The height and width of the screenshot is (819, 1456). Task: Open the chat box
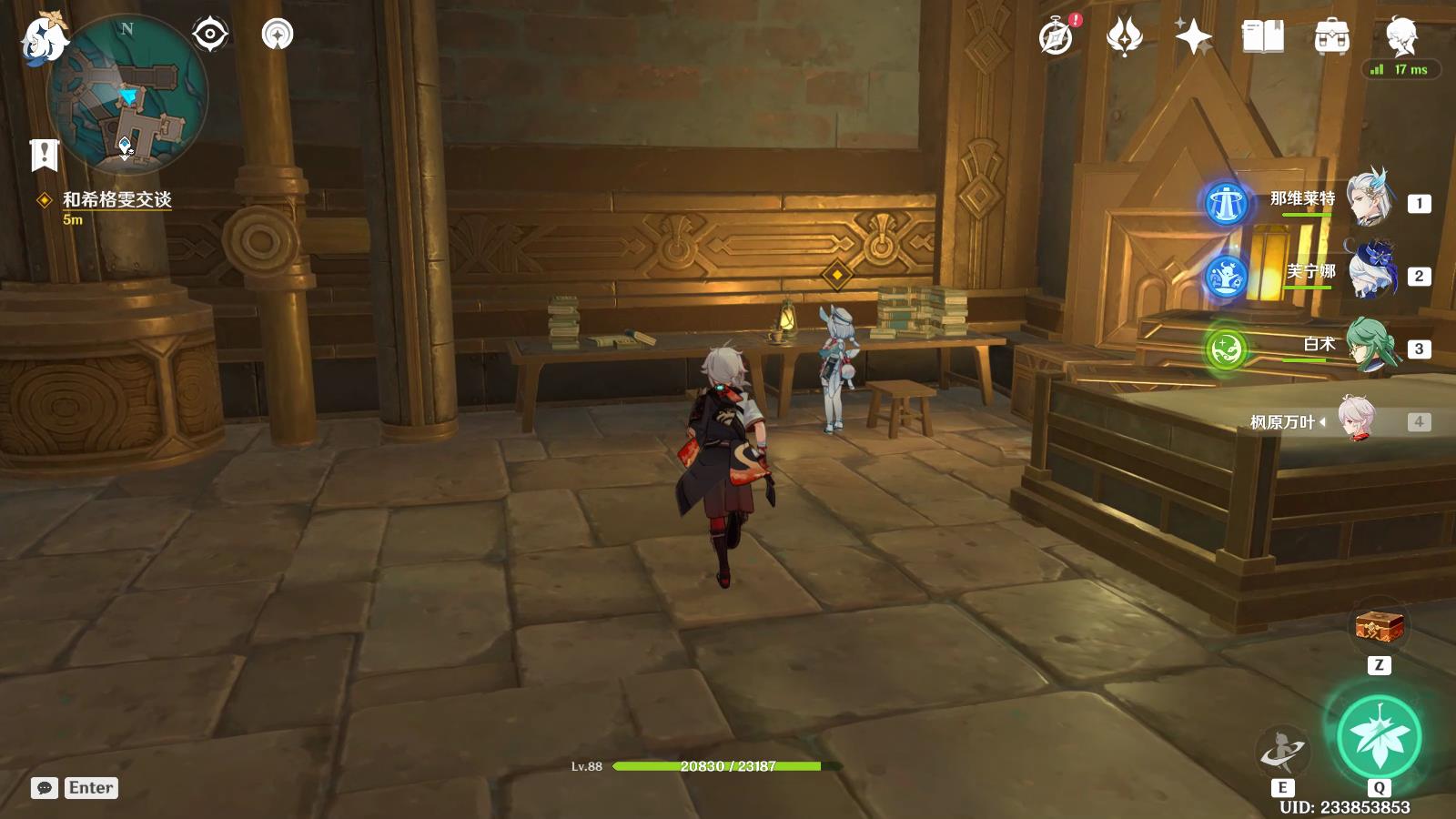(x=45, y=788)
